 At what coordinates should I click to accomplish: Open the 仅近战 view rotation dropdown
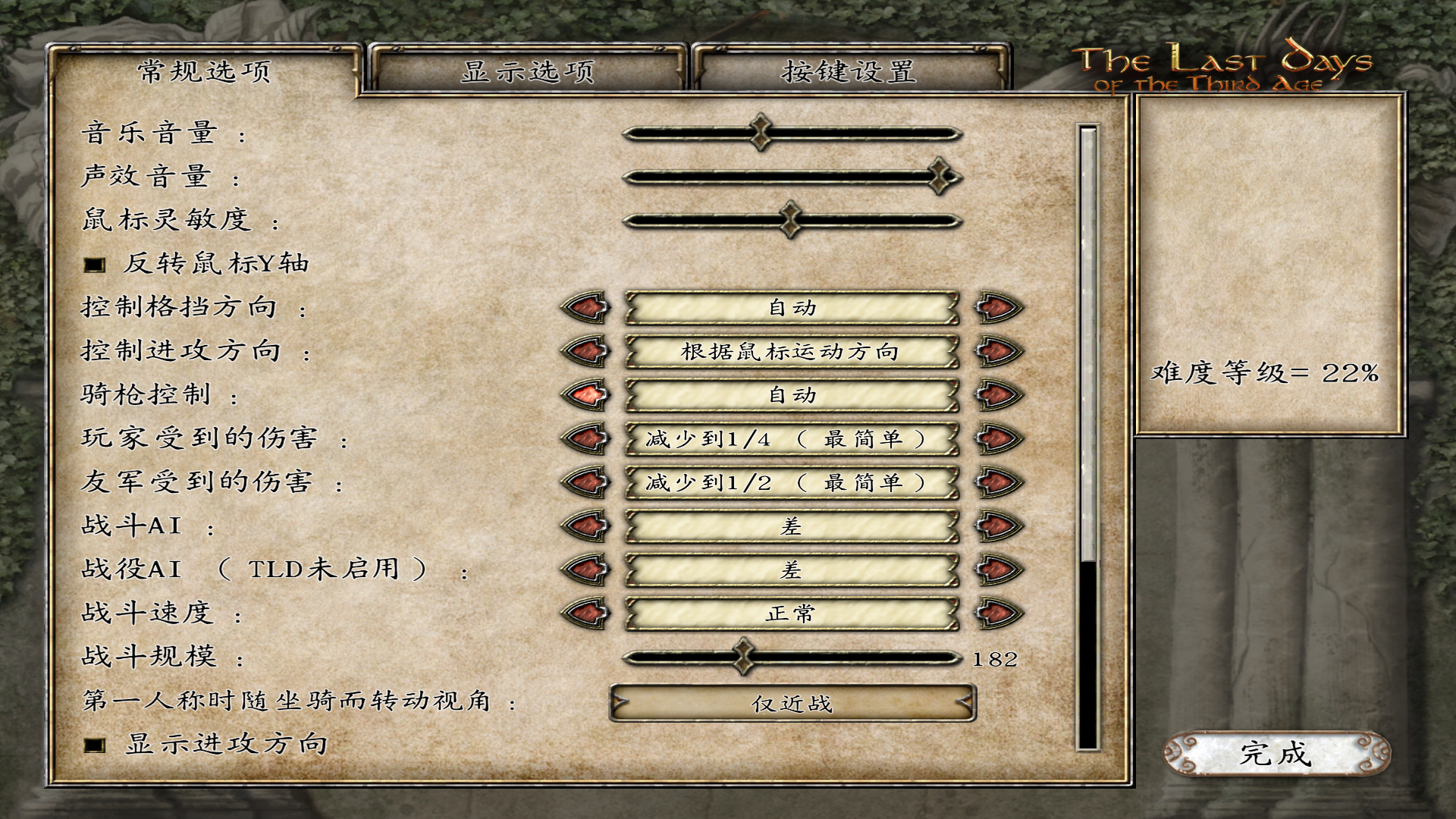[x=792, y=704]
